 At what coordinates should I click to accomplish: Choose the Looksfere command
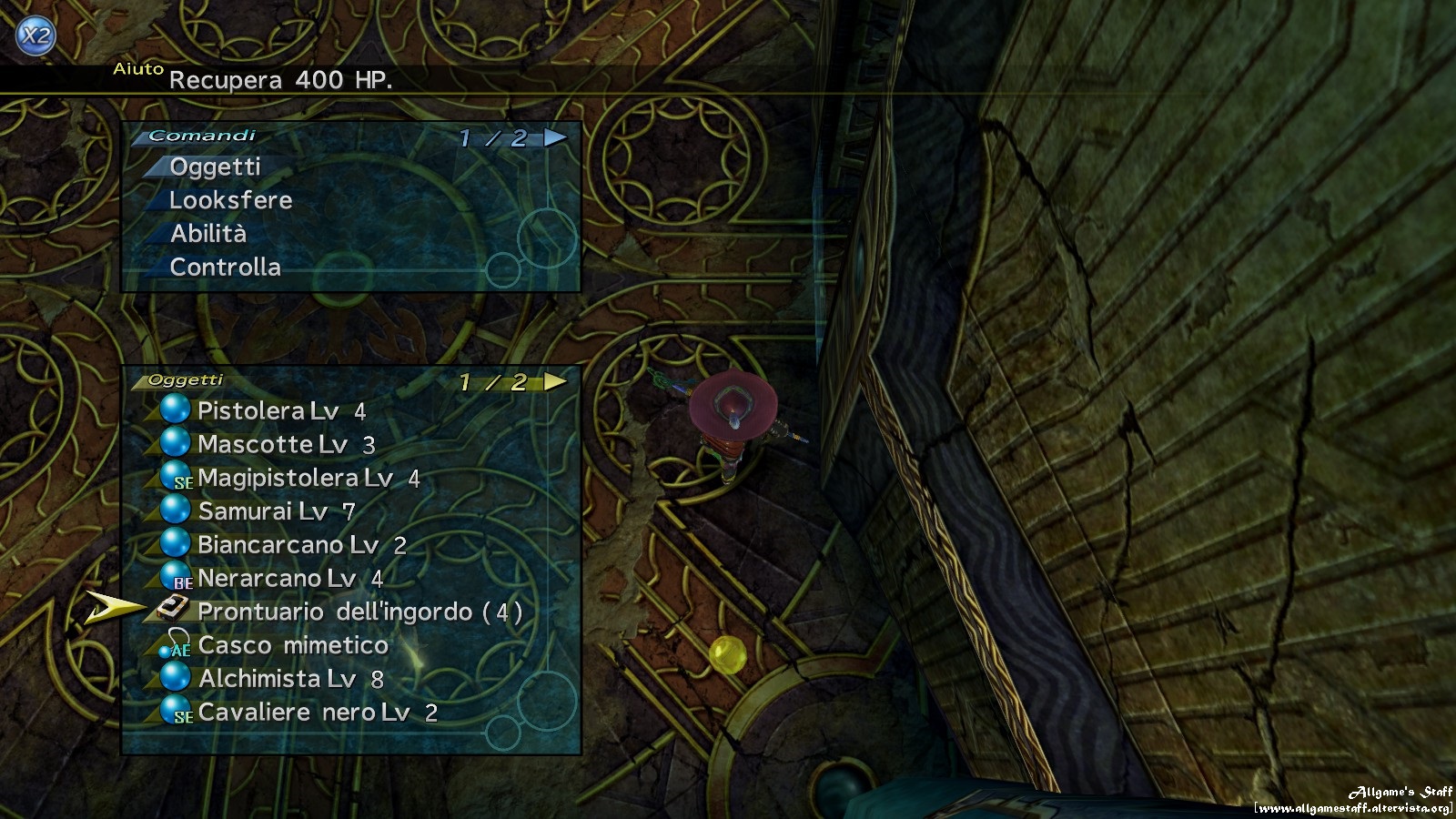tap(230, 200)
